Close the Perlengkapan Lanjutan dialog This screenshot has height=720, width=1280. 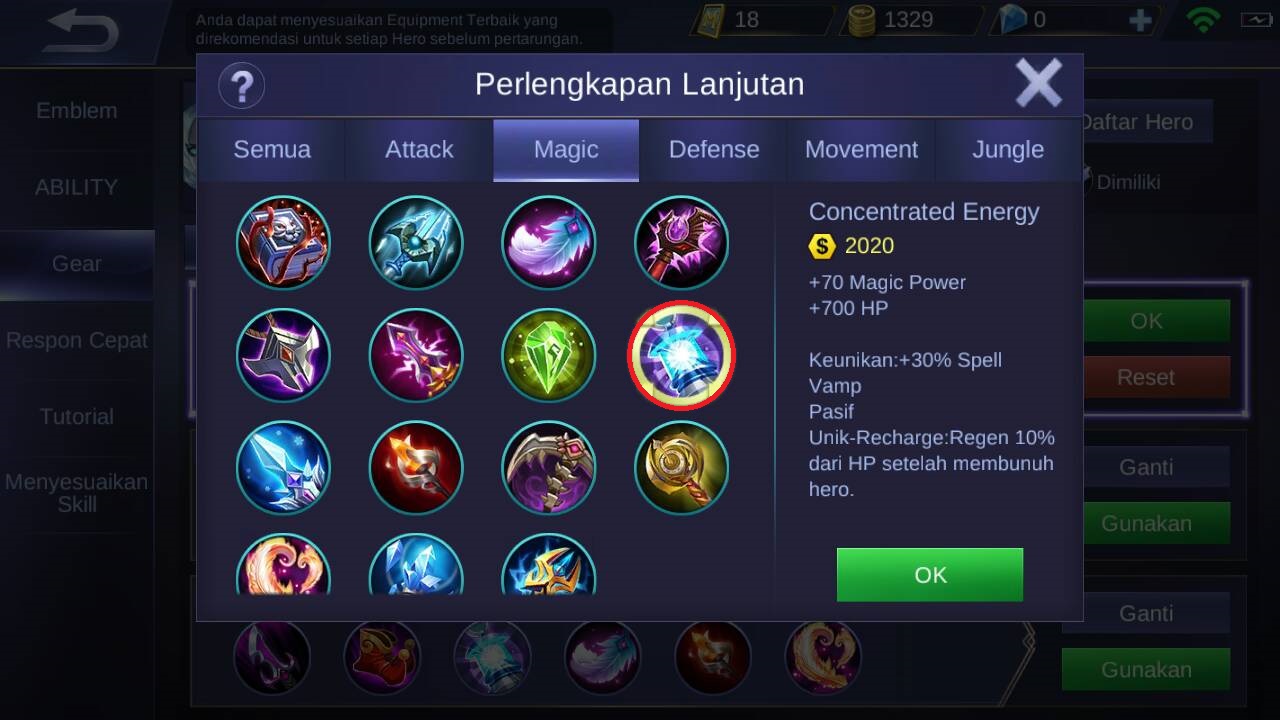[x=1038, y=83]
